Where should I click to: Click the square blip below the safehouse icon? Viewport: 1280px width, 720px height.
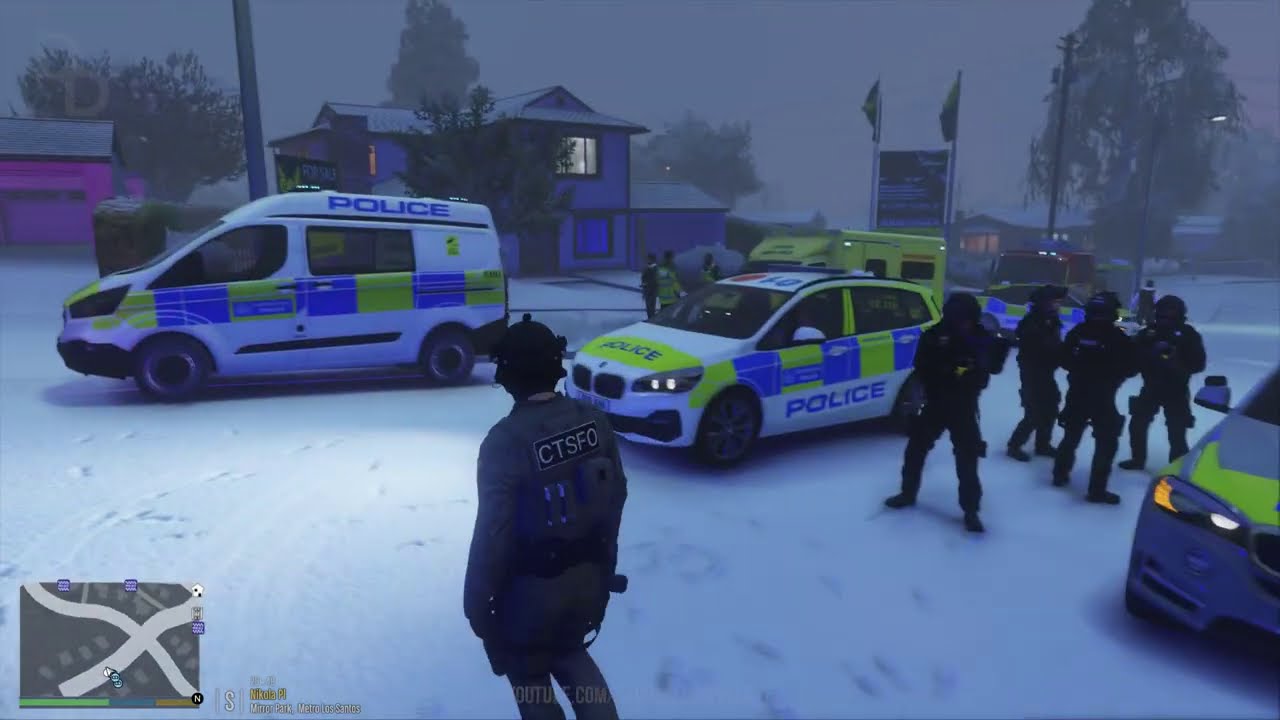click(197, 613)
